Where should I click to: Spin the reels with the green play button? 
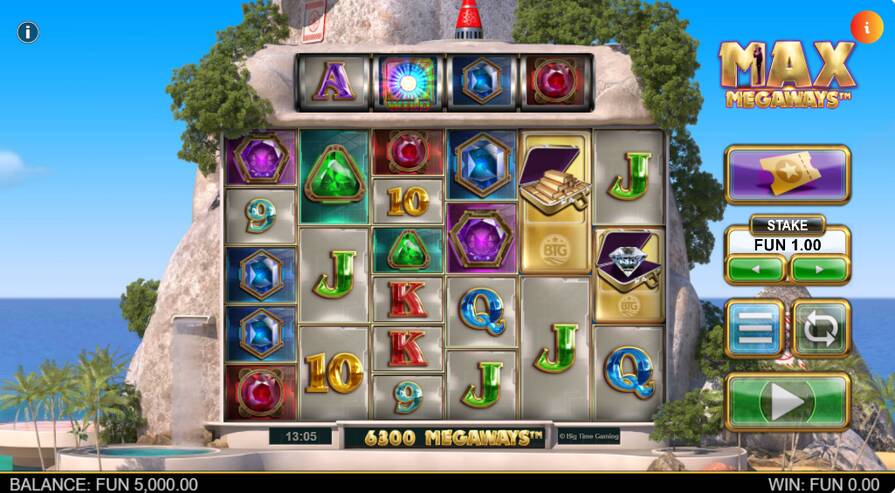[x=787, y=402]
